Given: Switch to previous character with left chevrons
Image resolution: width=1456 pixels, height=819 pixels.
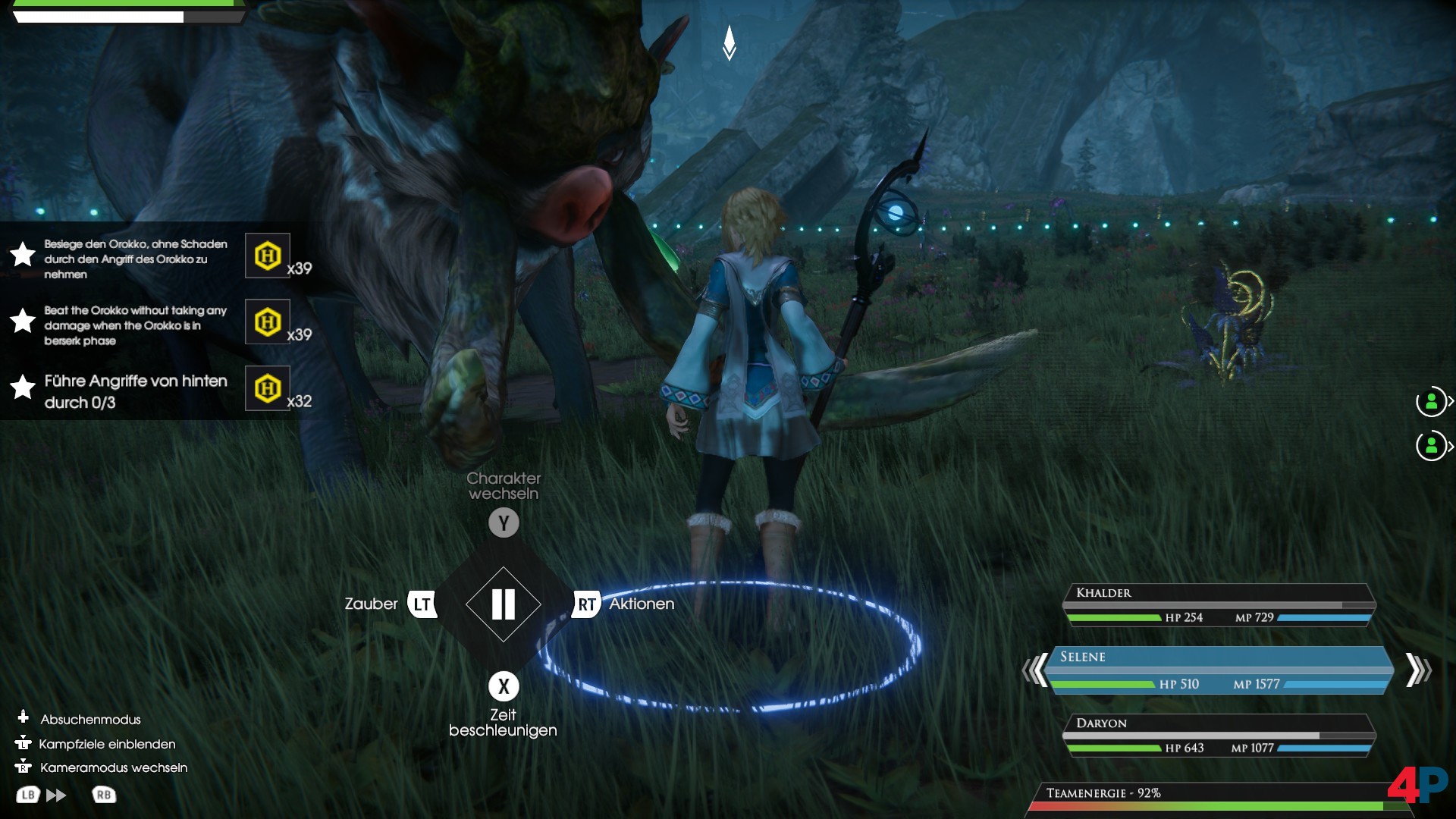Looking at the screenshot, I should [1034, 670].
